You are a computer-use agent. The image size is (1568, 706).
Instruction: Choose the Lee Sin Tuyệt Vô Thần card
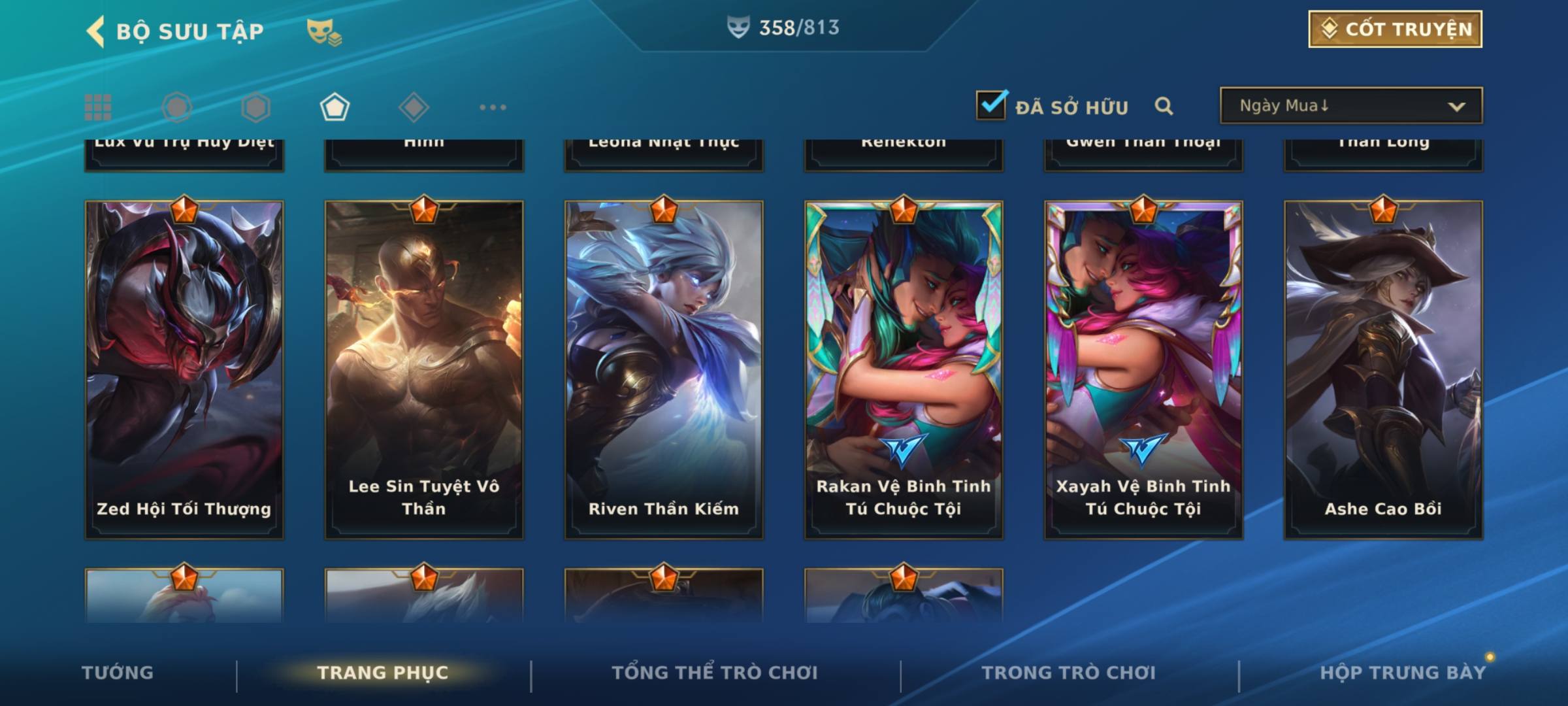pyautogui.click(x=424, y=369)
